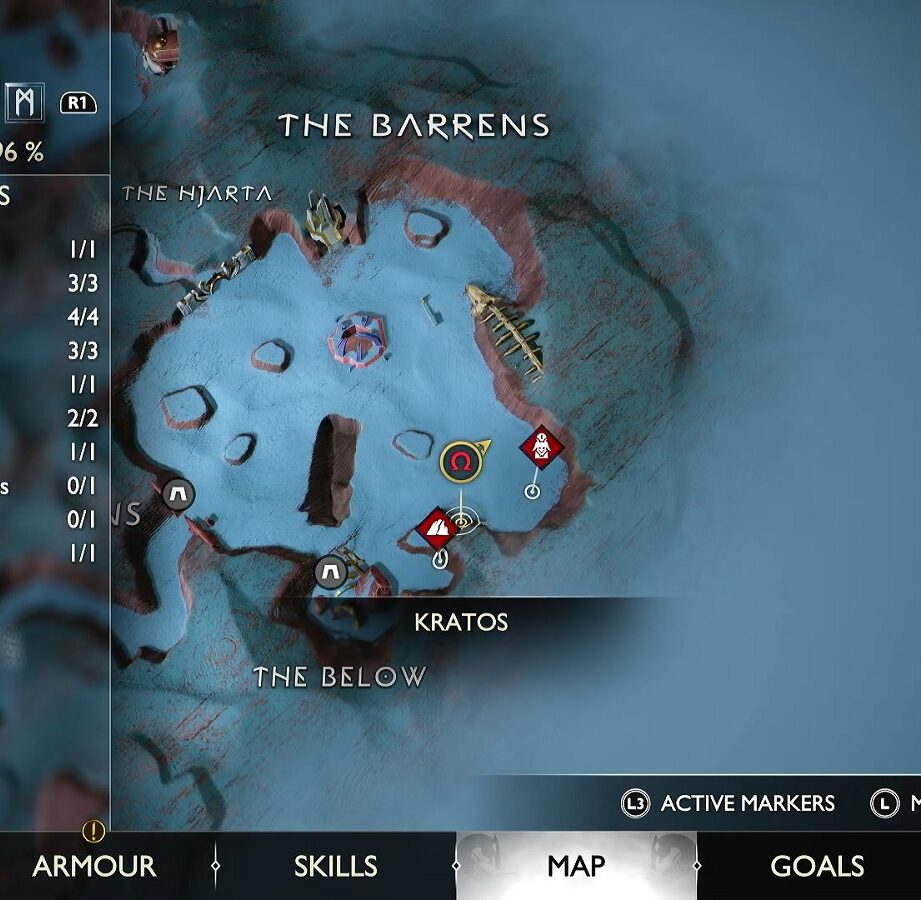Select Kratos's omega marker on the map
Image resolution: width=921 pixels, height=900 pixels.
tap(460, 461)
